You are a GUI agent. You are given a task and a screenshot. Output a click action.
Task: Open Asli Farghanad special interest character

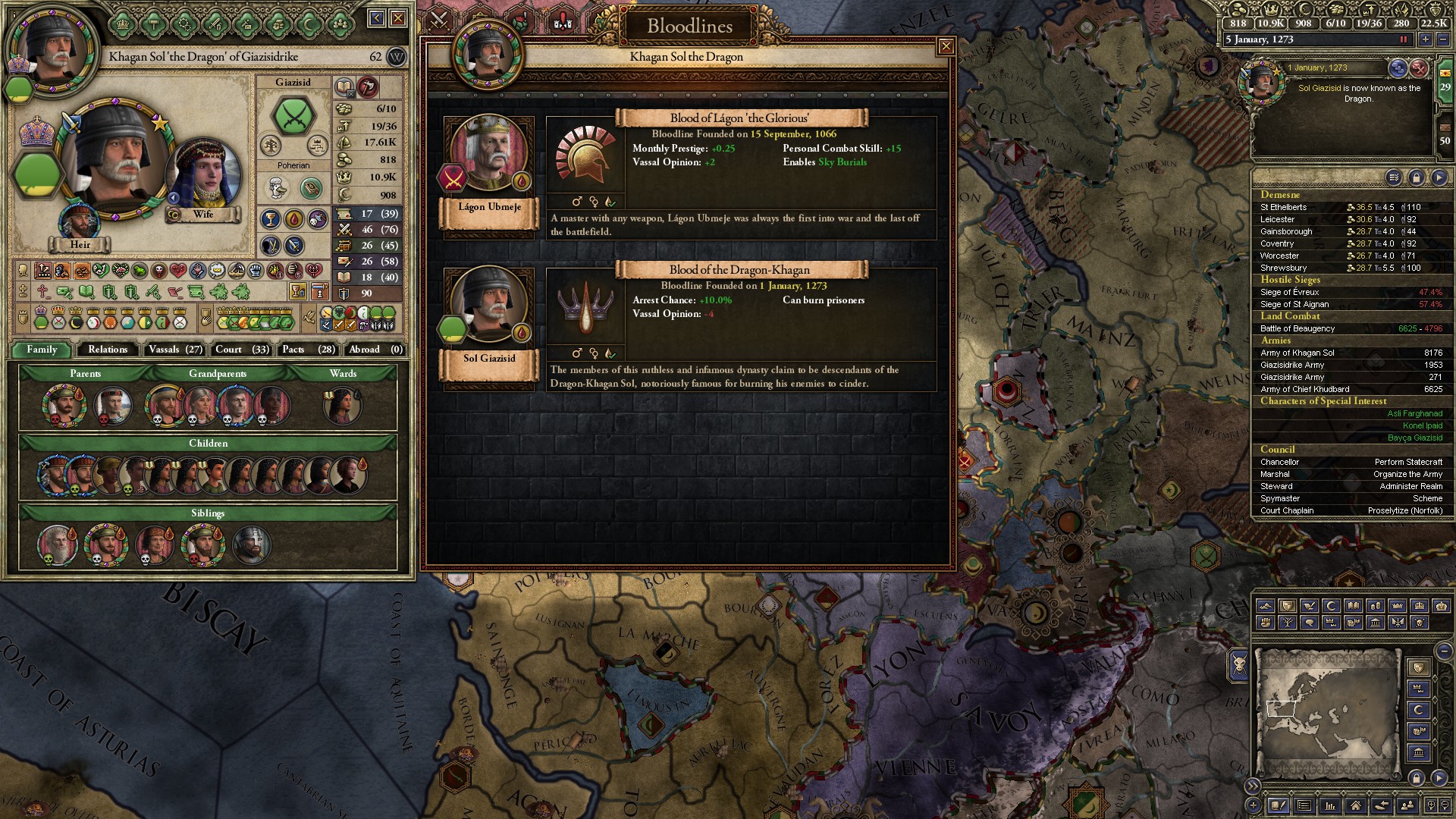click(x=1414, y=413)
